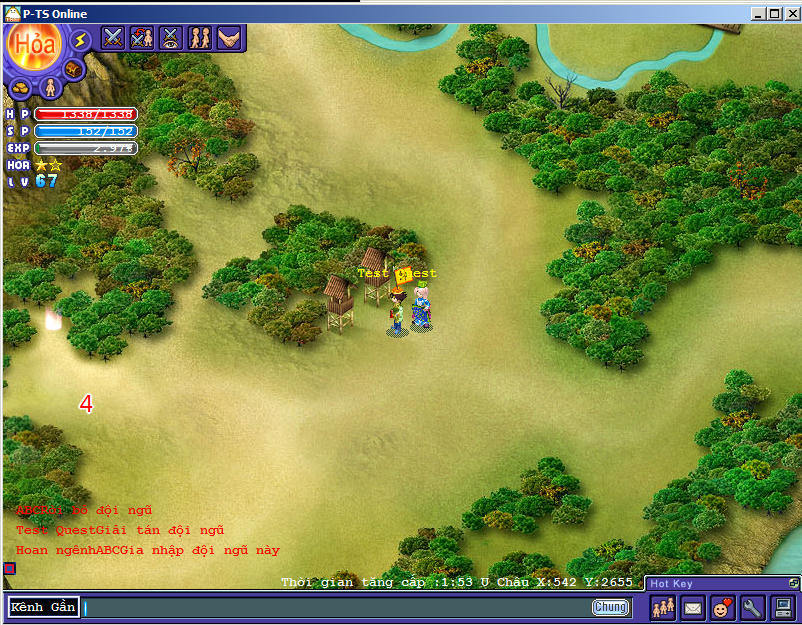Open the three-figure group menu icon
This screenshot has width=802, height=625.
(663, 607)
